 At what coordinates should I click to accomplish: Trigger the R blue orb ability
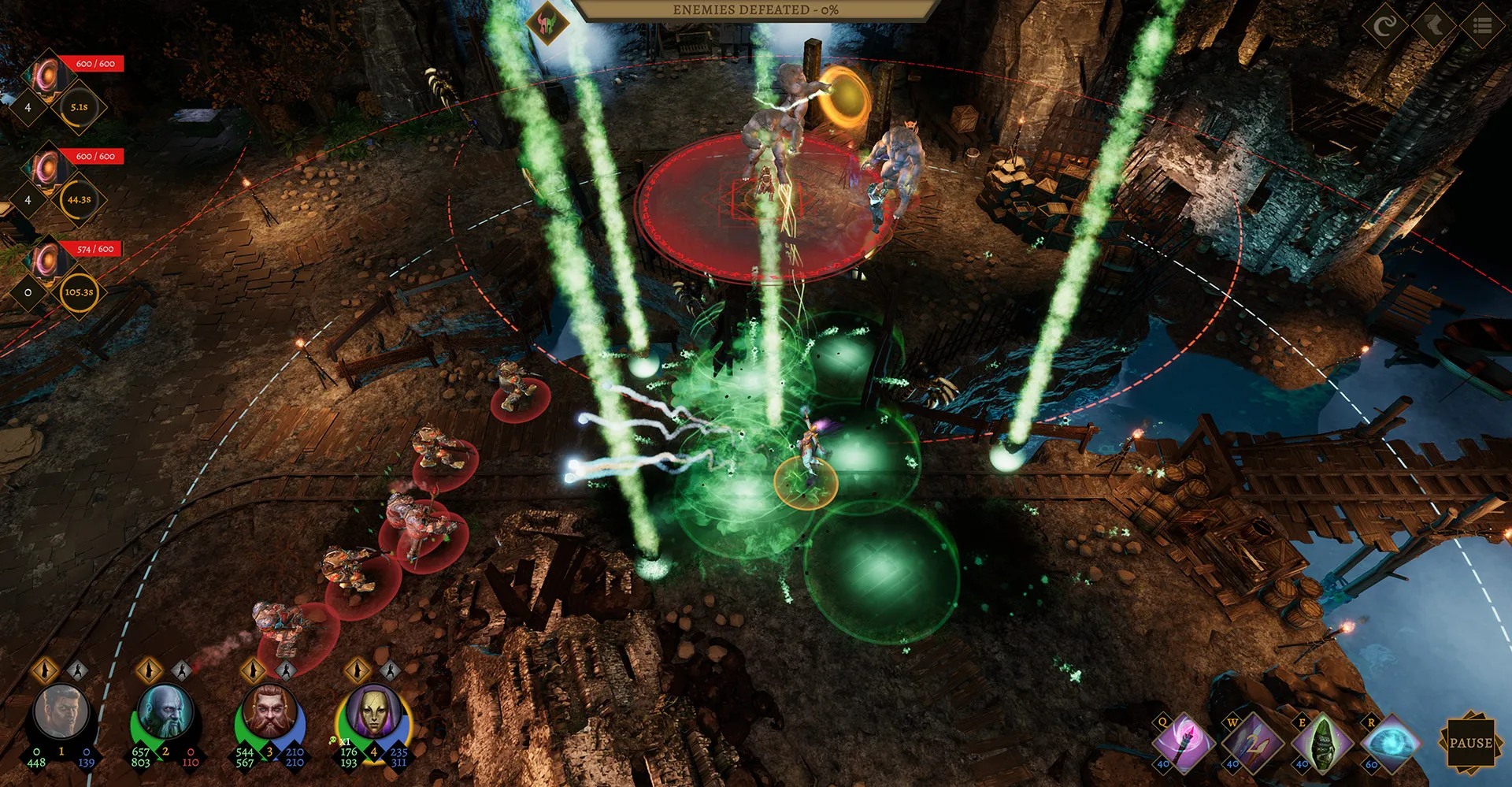(1390, 742)
